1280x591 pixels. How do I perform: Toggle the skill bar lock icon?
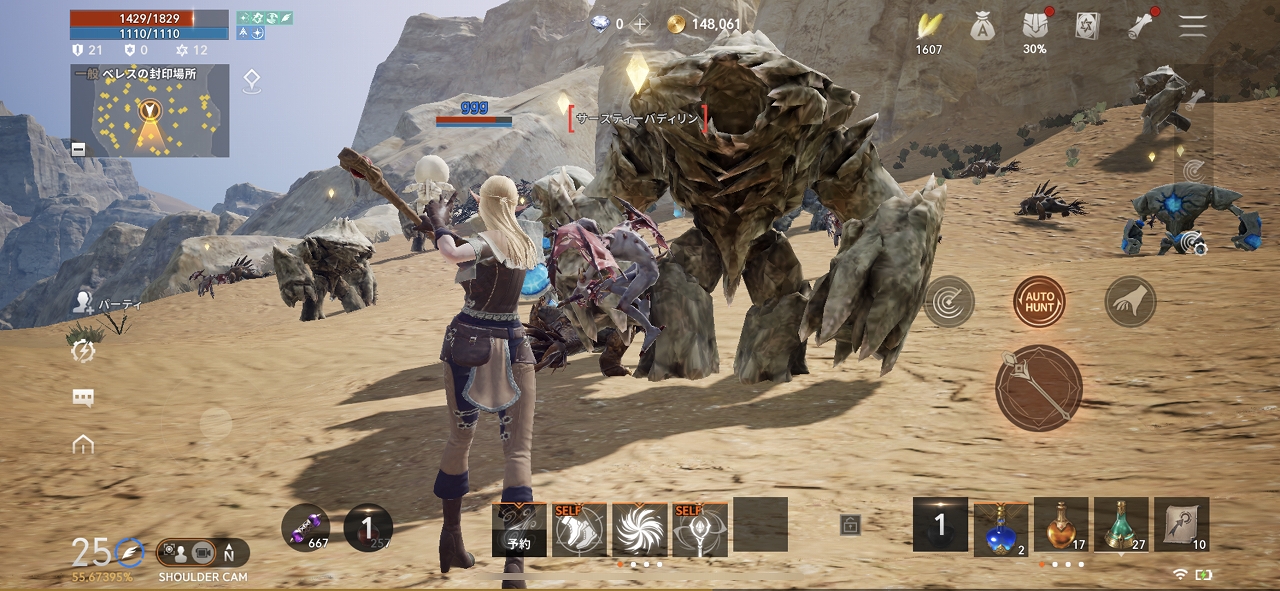click(850, 525)
